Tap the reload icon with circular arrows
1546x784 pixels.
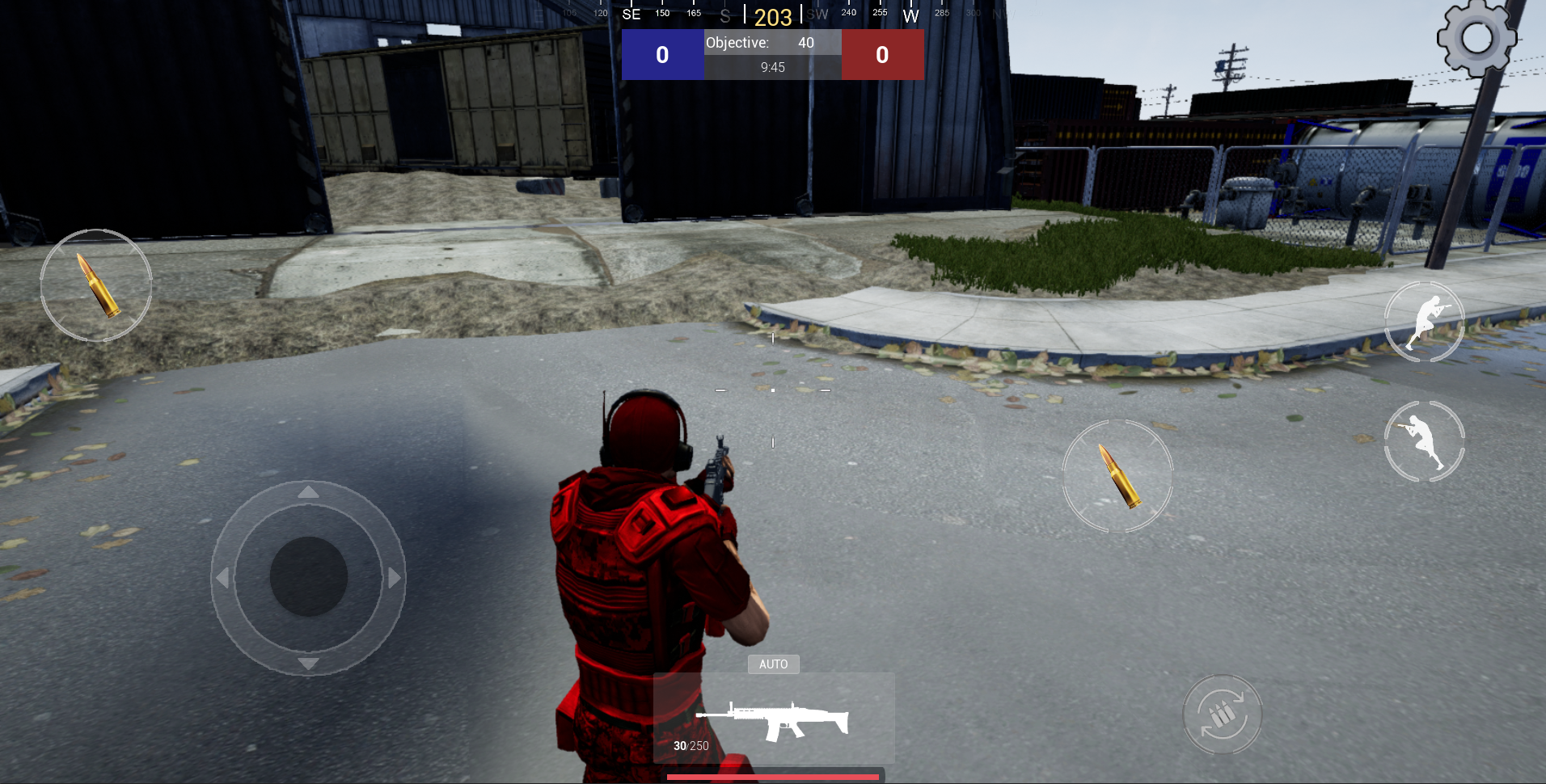[1223, 714]
